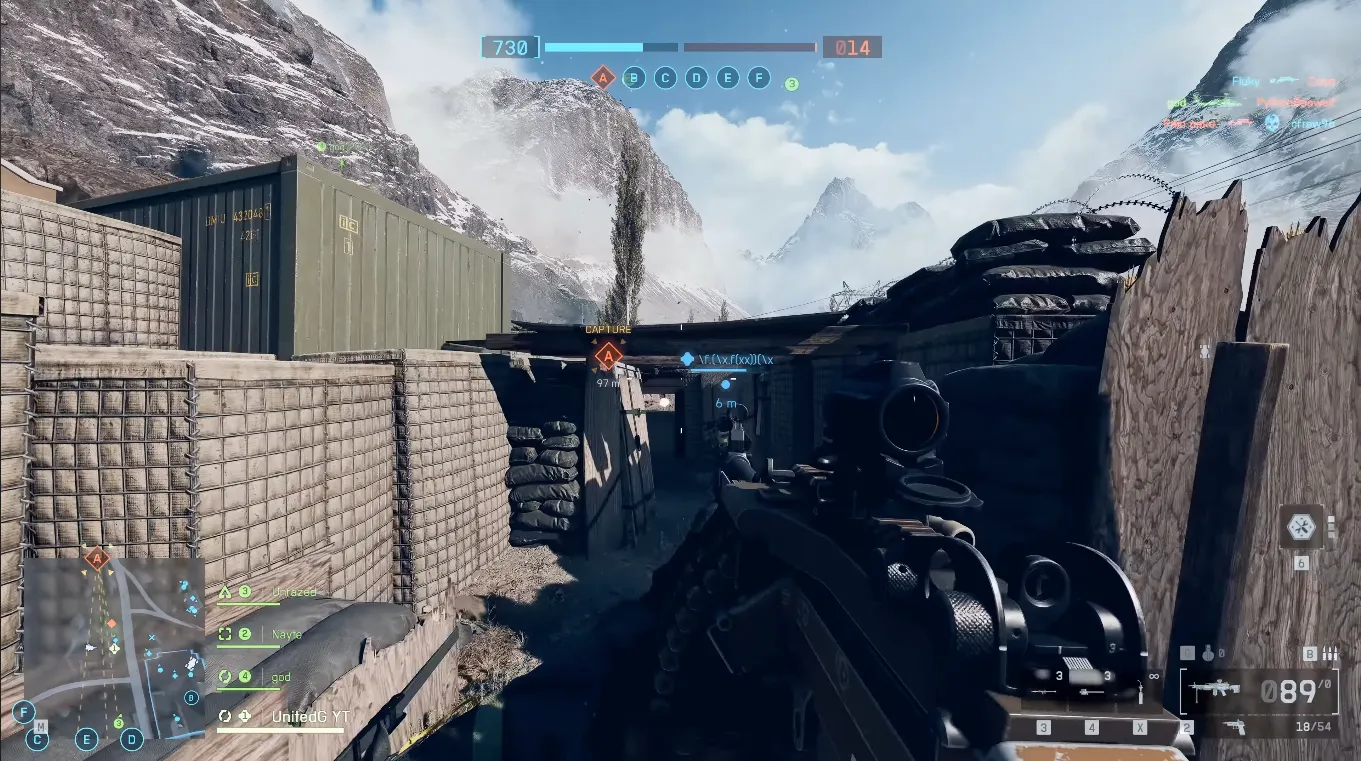Viewport: 1361px width, 761px height.
Task: Select objective C in the top objective bar
Action: click(665, 77)
